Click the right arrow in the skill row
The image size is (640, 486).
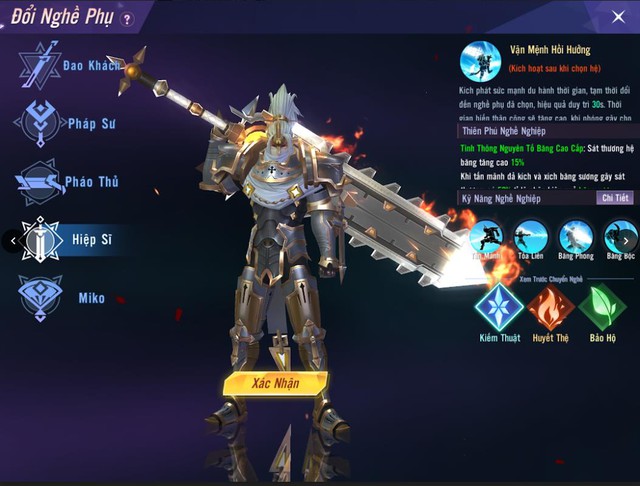coord(627,240)
